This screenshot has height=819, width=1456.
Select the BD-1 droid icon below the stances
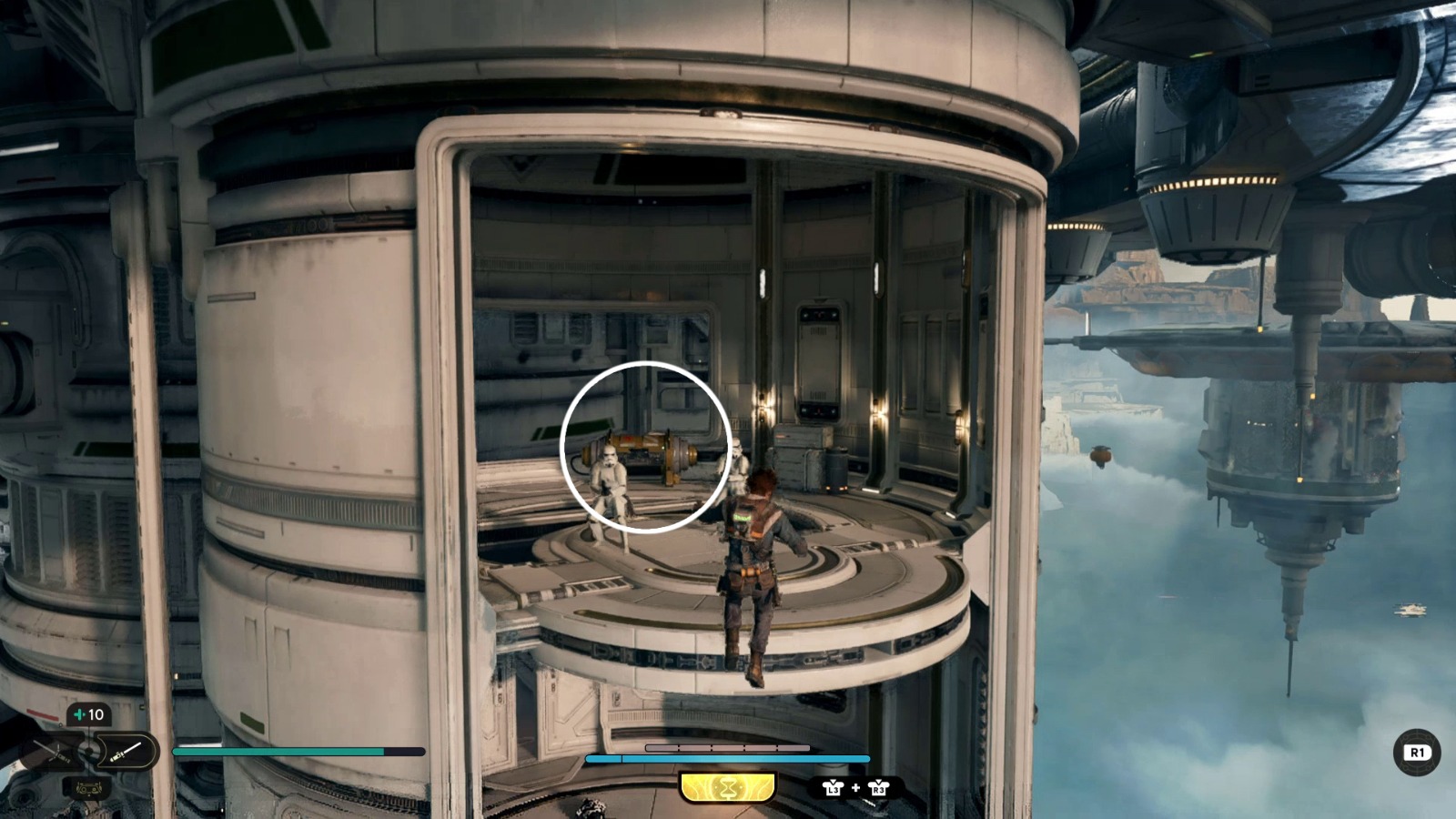[88, 788]
